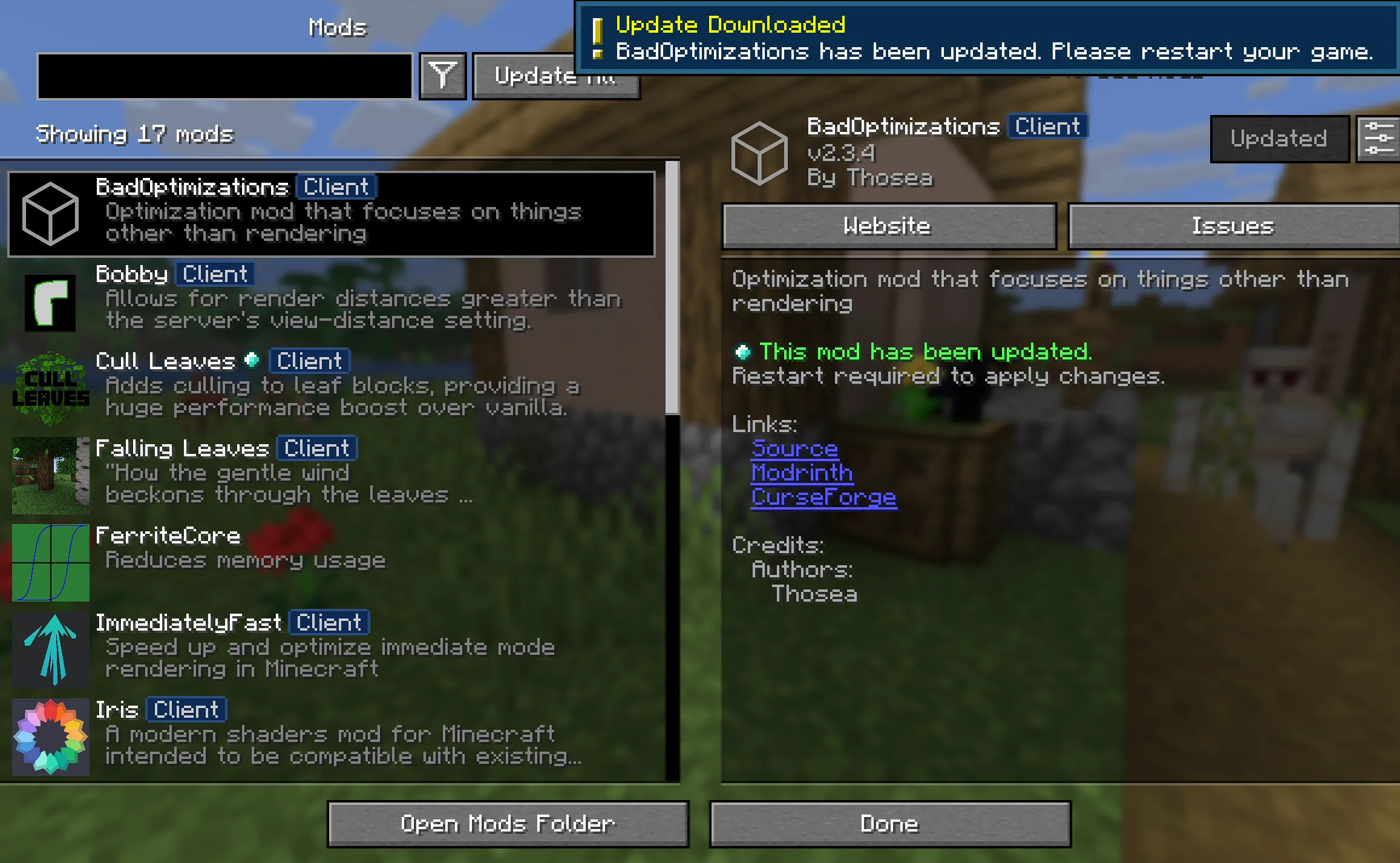Image resolution: width=1400 pixels, height=863 pixels.
Task: Click the Falling Leaves mod thumbnail
Action: (50, 474)
